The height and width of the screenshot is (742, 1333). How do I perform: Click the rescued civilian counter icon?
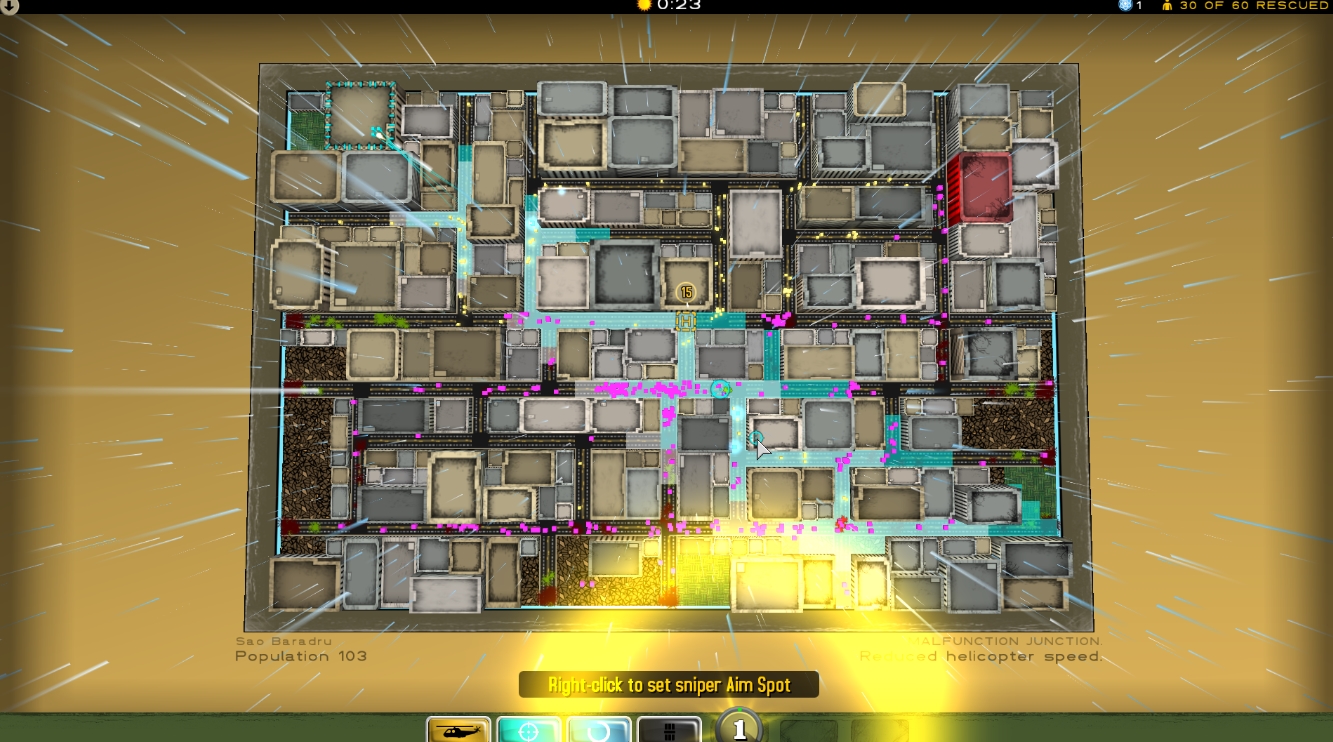pyautogui.click(x=1168, y=5)
